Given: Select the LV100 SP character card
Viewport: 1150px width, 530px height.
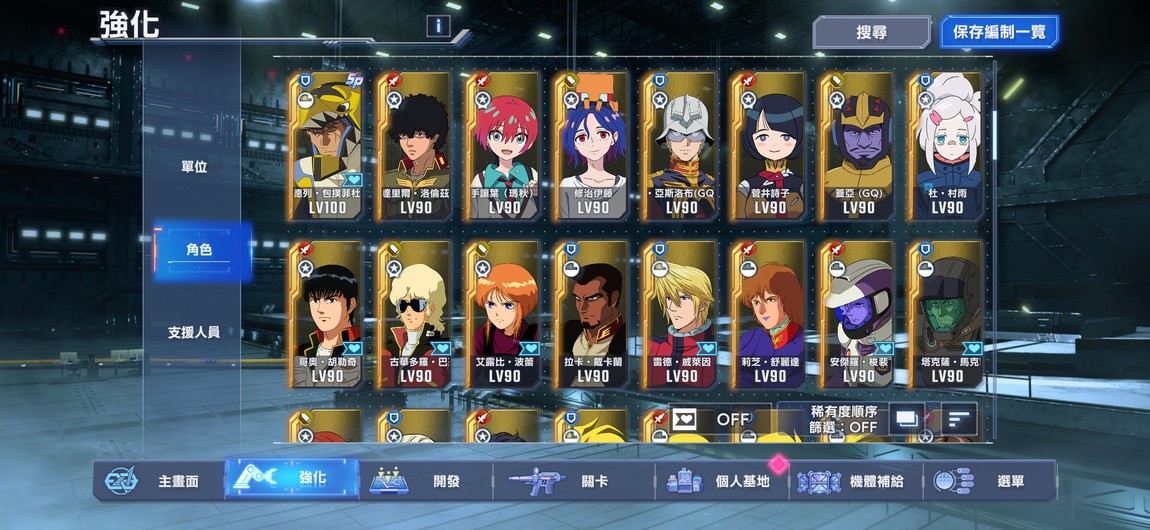Looking at the screenshot, I should tap(327, 145).
